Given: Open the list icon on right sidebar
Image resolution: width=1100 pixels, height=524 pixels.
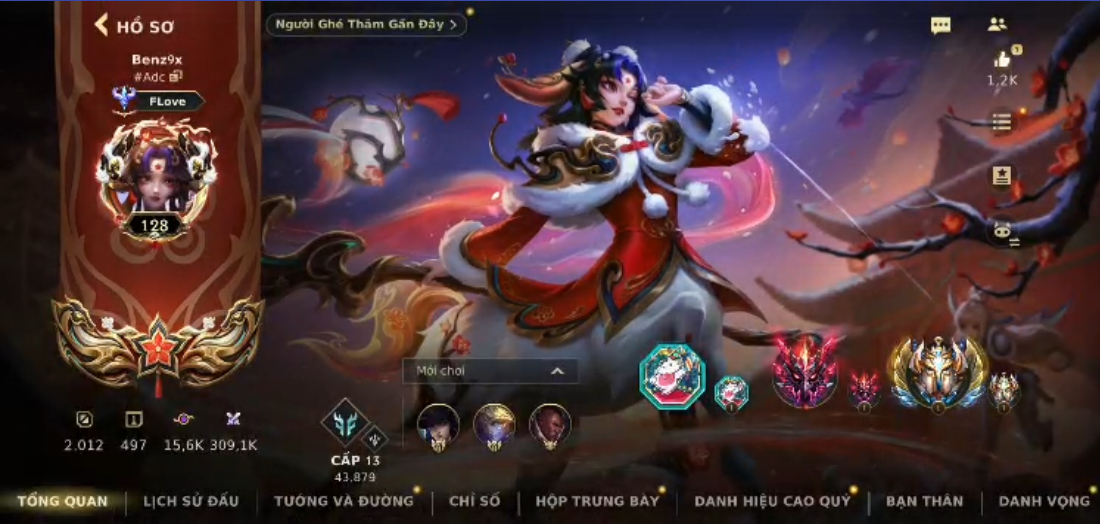Looking at the screenshot, I should click(1001, 121).
